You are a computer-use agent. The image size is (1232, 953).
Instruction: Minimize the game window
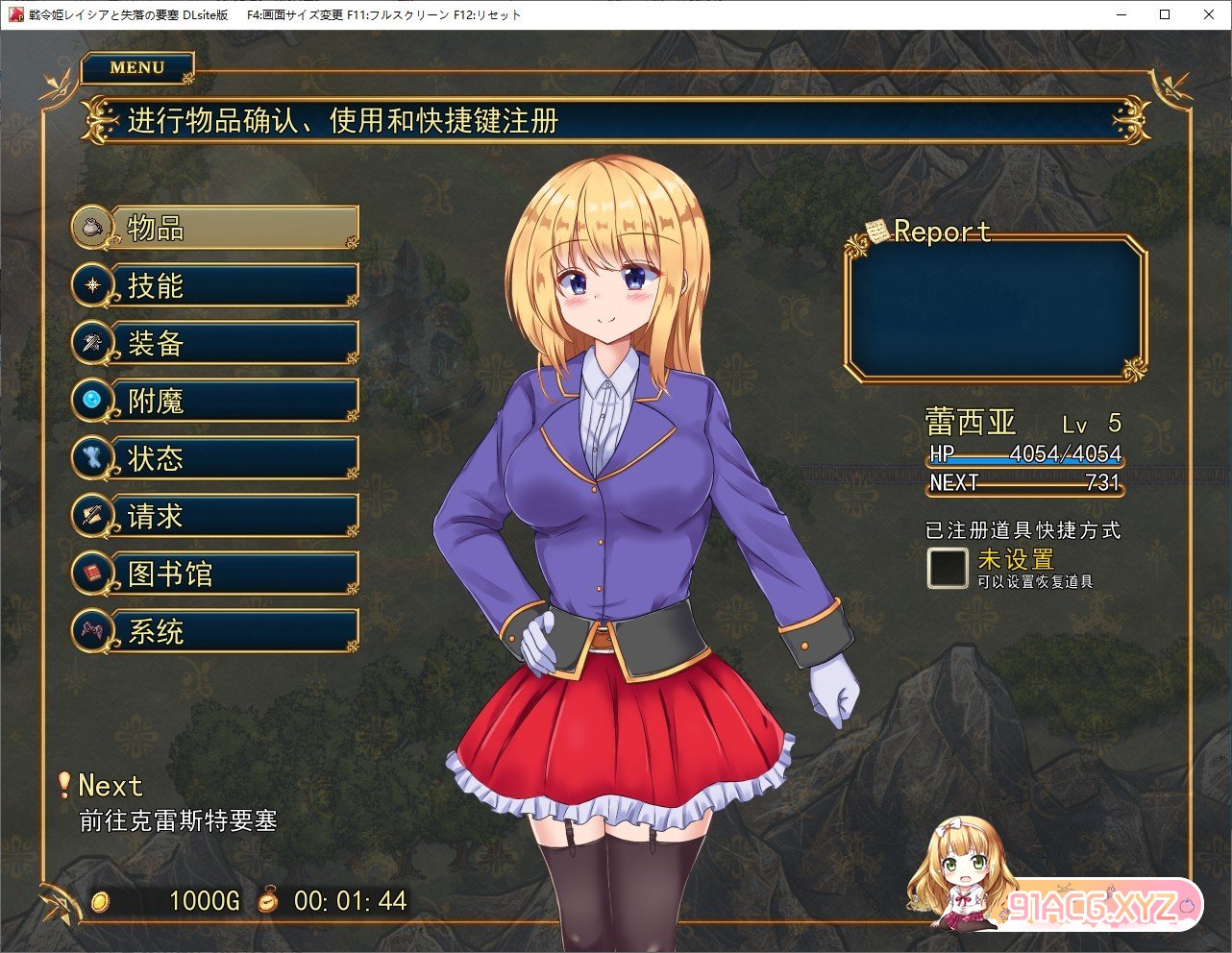1121,14
